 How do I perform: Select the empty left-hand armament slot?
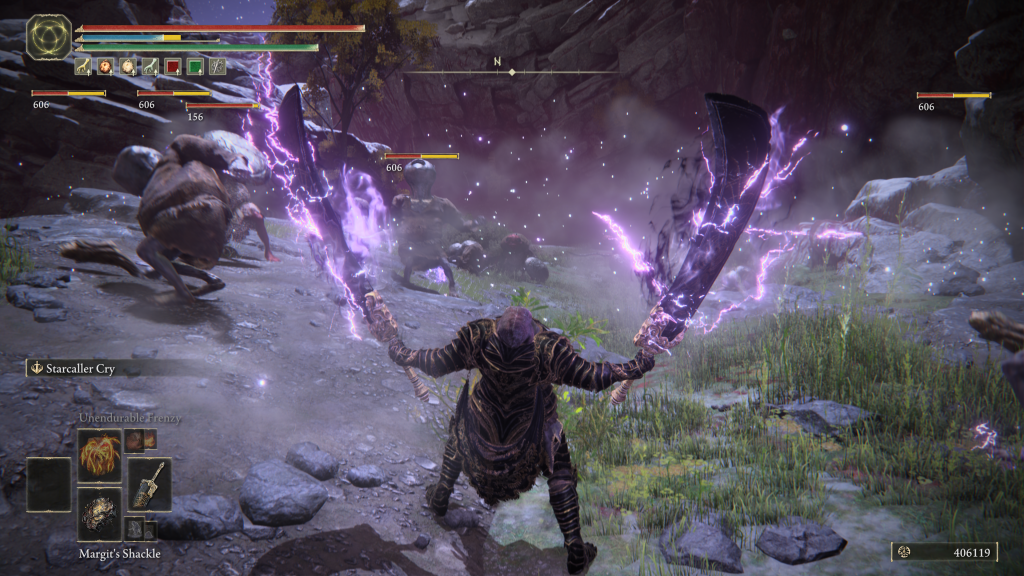pyautogui.click(x=48, y=484)
